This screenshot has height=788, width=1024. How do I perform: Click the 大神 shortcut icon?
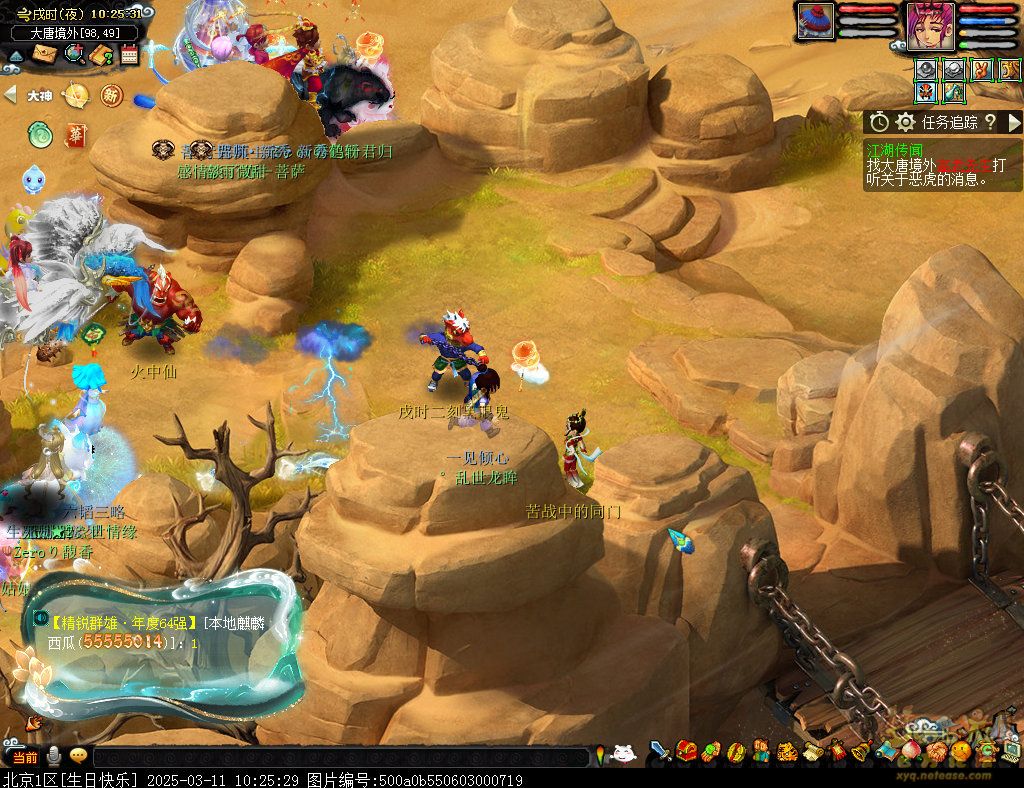click(x=40, y=96)
